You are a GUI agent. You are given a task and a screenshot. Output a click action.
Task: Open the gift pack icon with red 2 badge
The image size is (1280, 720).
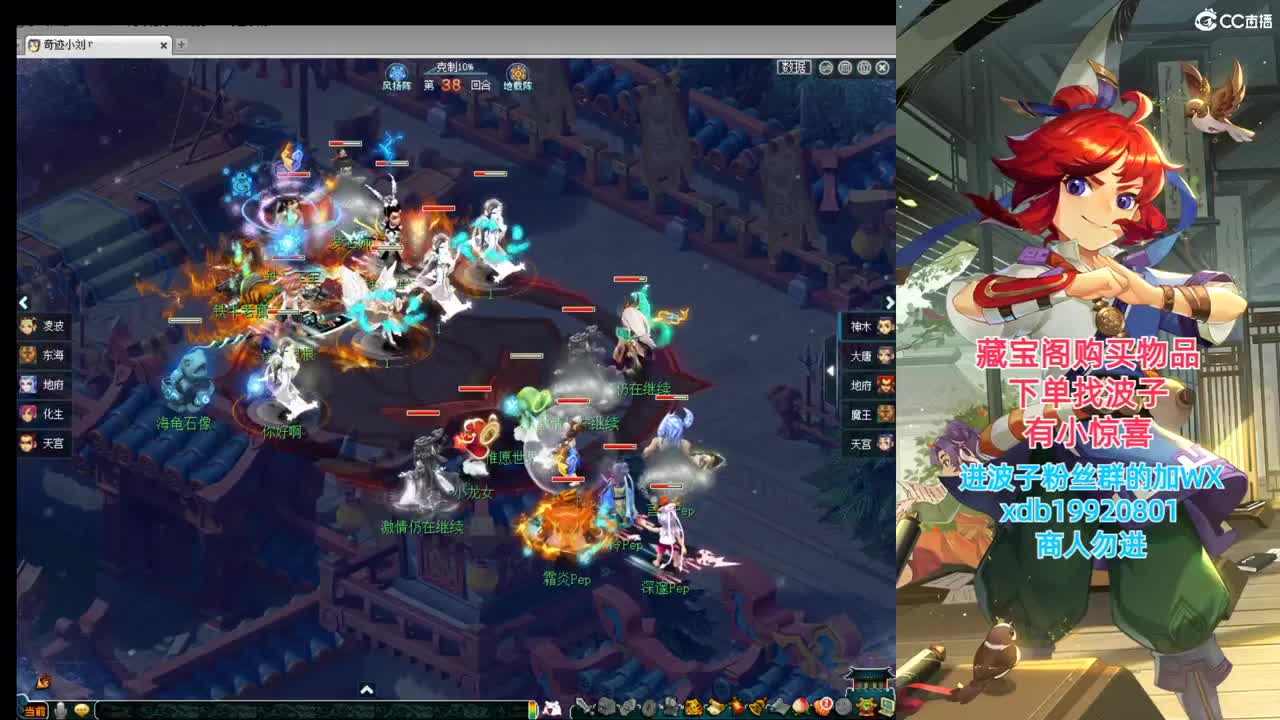[823, 705]
